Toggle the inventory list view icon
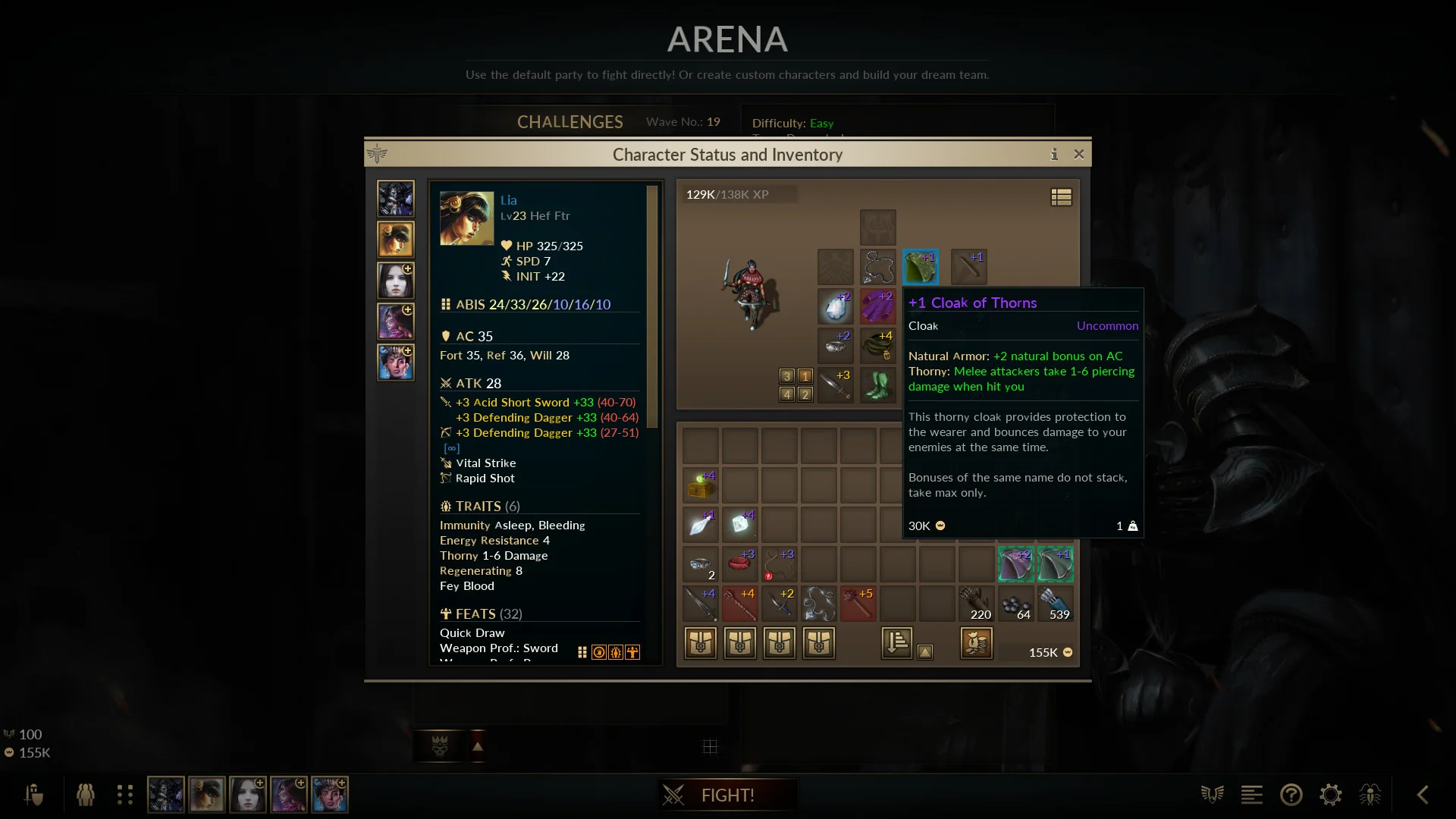 [1061, 197]
